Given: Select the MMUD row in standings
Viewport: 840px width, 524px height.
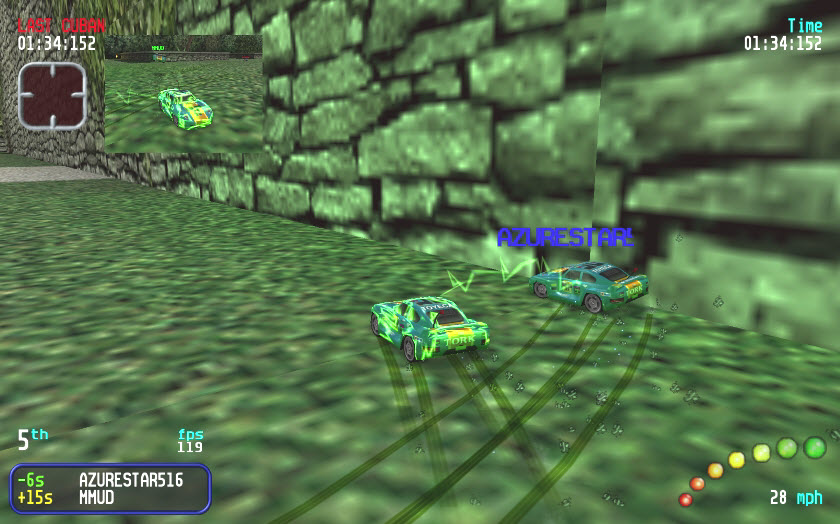Looking at the screenshot, I should [110, 497].
